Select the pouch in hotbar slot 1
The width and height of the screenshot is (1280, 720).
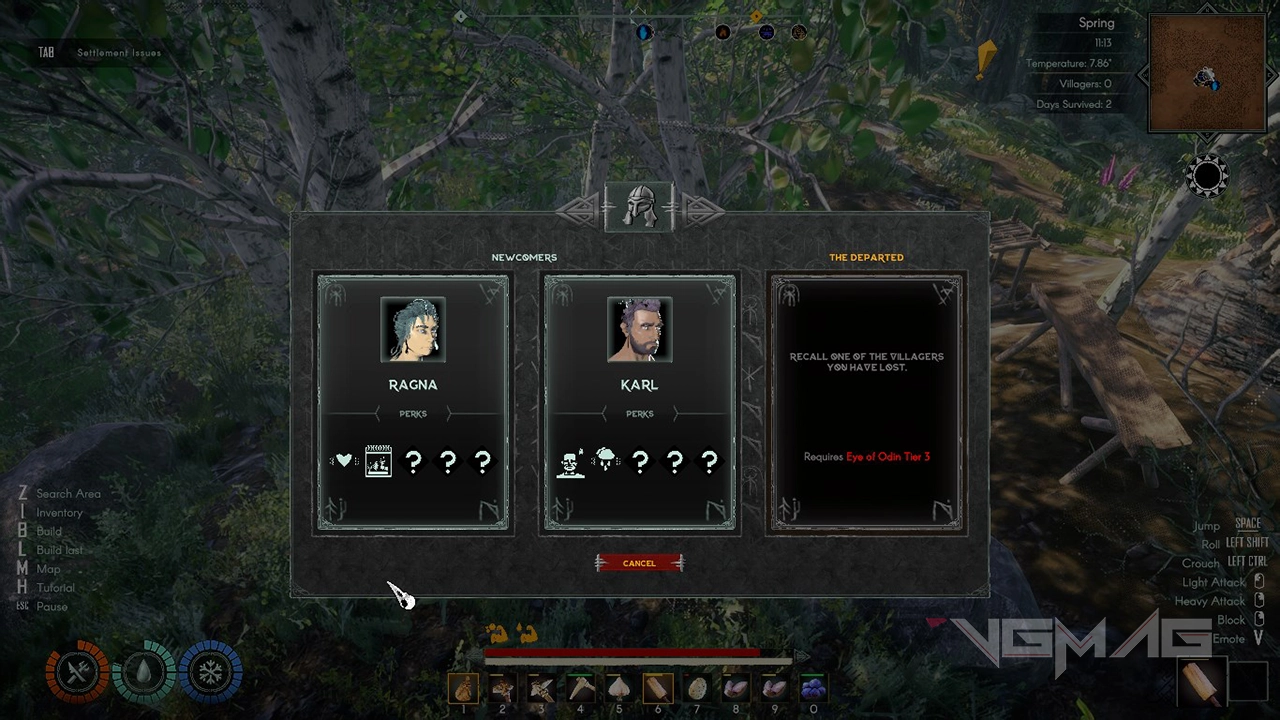(x=463, y=688)
